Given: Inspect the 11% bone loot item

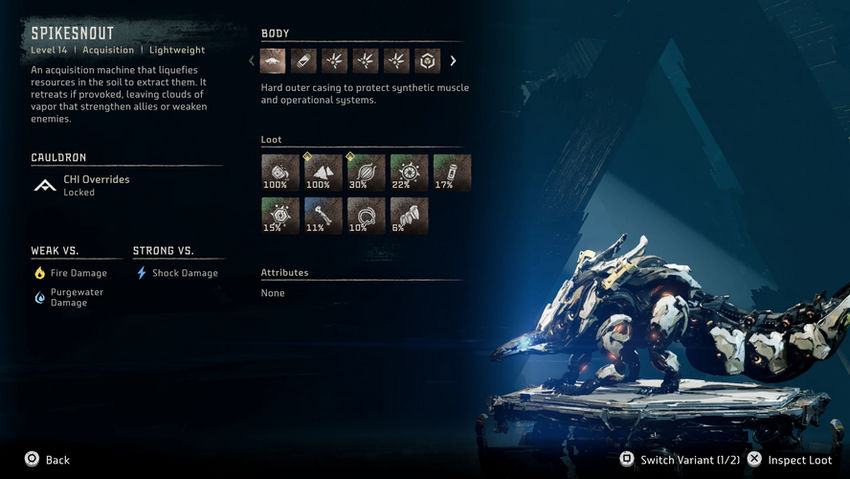Looking at the screenshot, I should coord(323,215).
